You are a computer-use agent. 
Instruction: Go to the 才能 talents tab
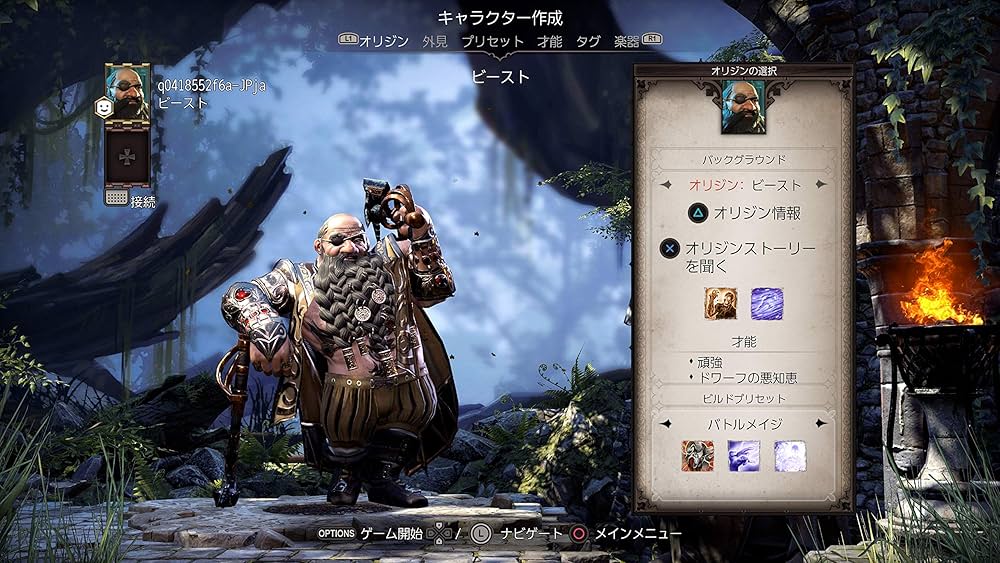549,41
